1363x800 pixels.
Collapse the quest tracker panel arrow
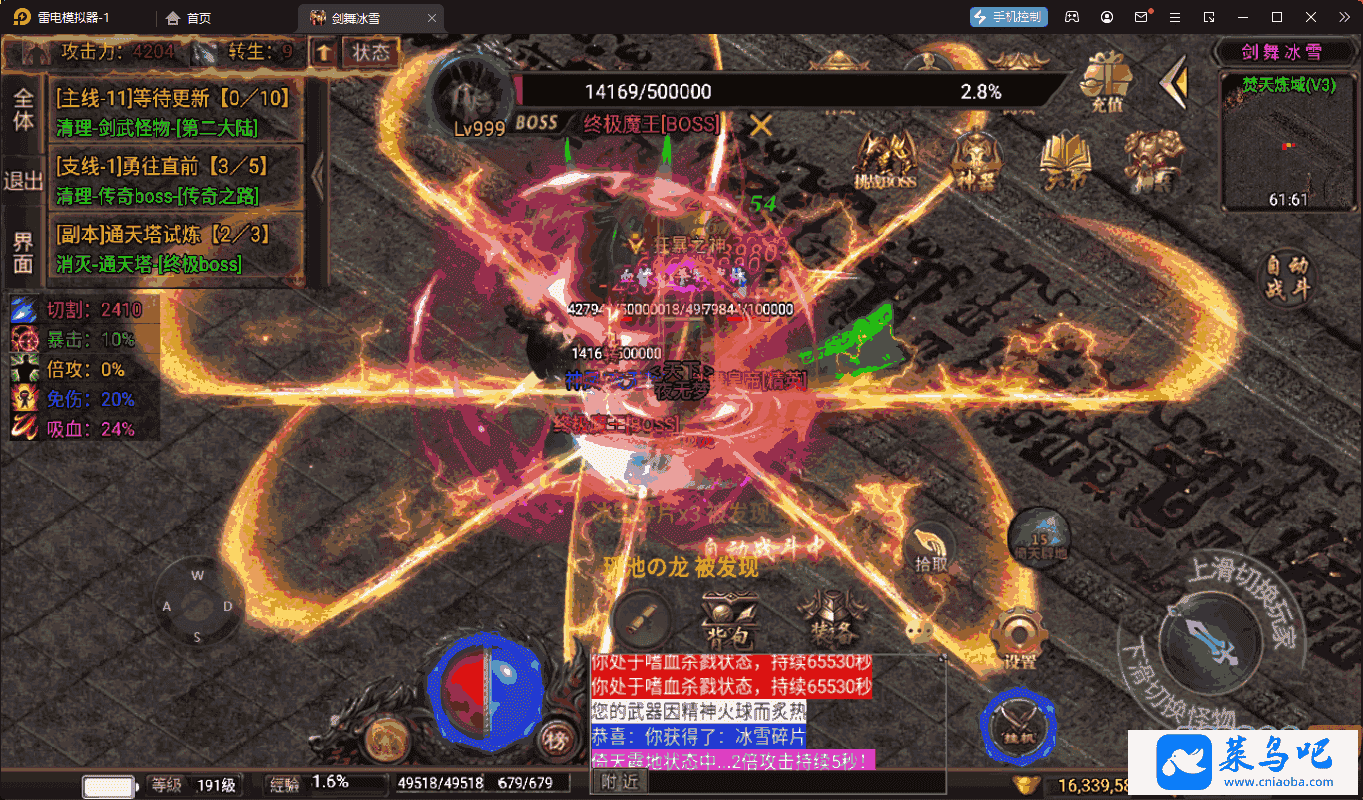(318, 177)
